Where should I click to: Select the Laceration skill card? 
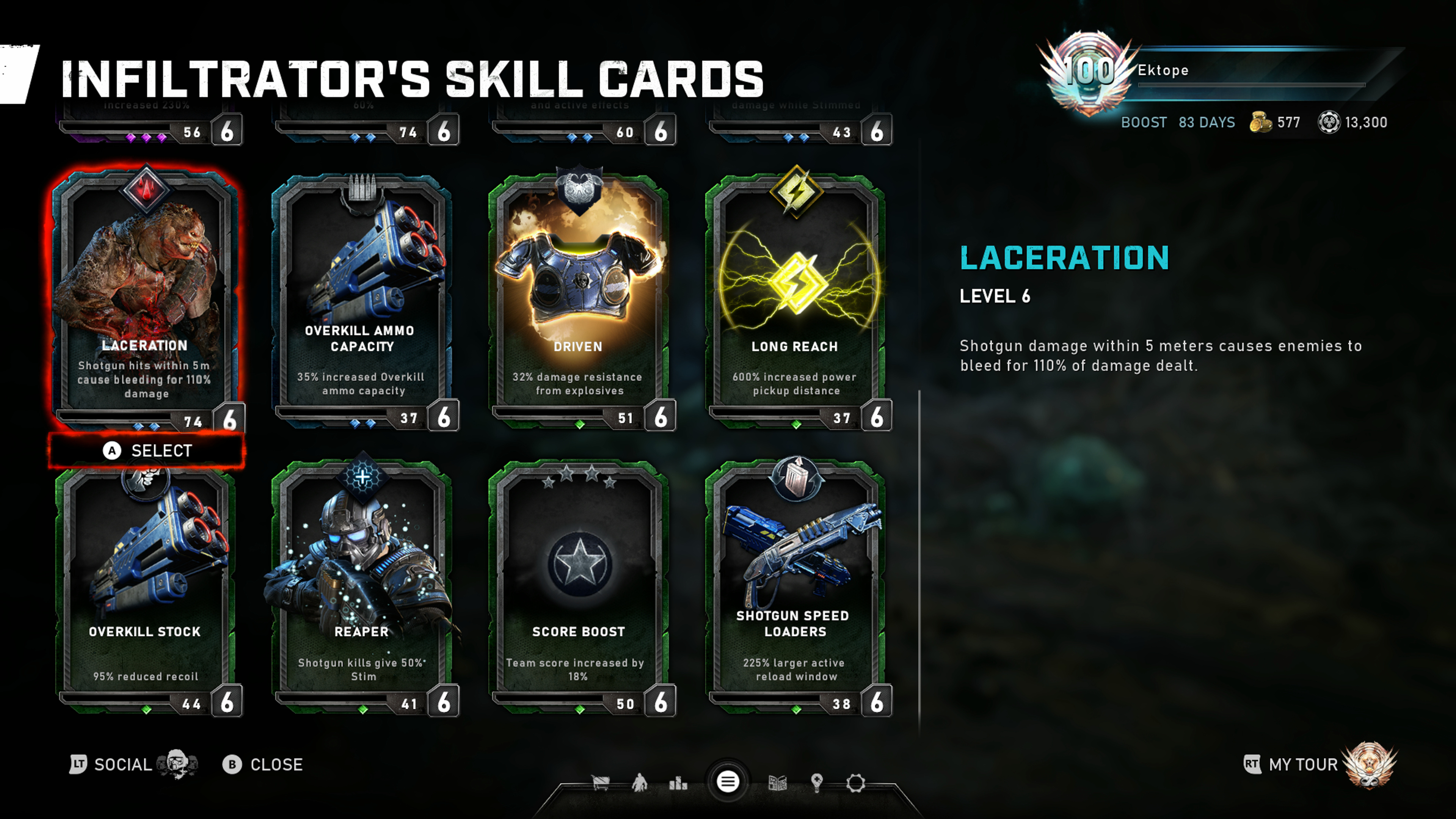point(146,294)
